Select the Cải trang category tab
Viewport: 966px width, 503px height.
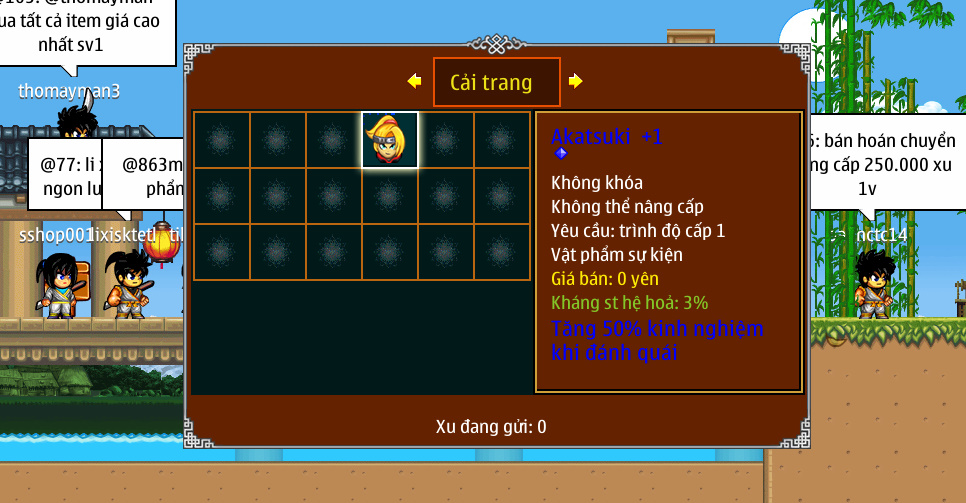pyautogui.click(x=496, y=82)
